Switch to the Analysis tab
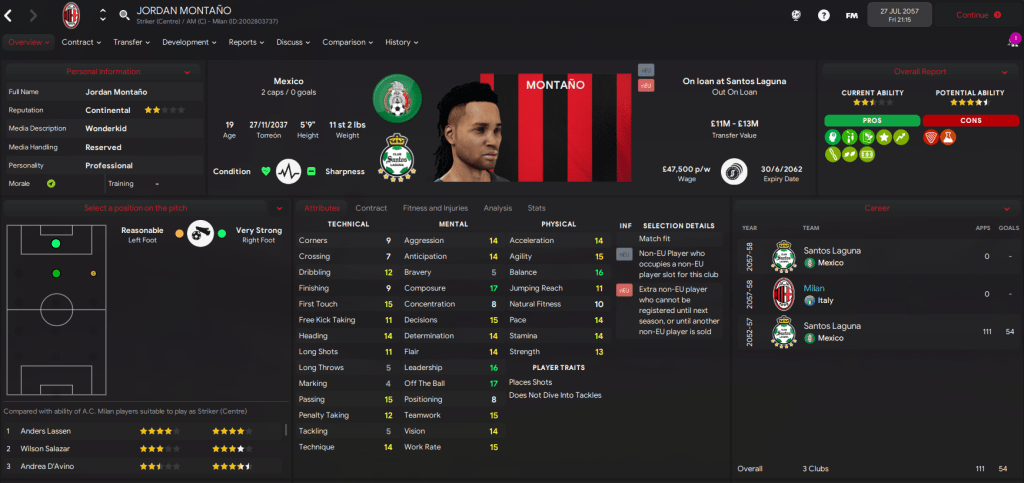Viewport: 1024px width, 483px height. click(497, 208)
